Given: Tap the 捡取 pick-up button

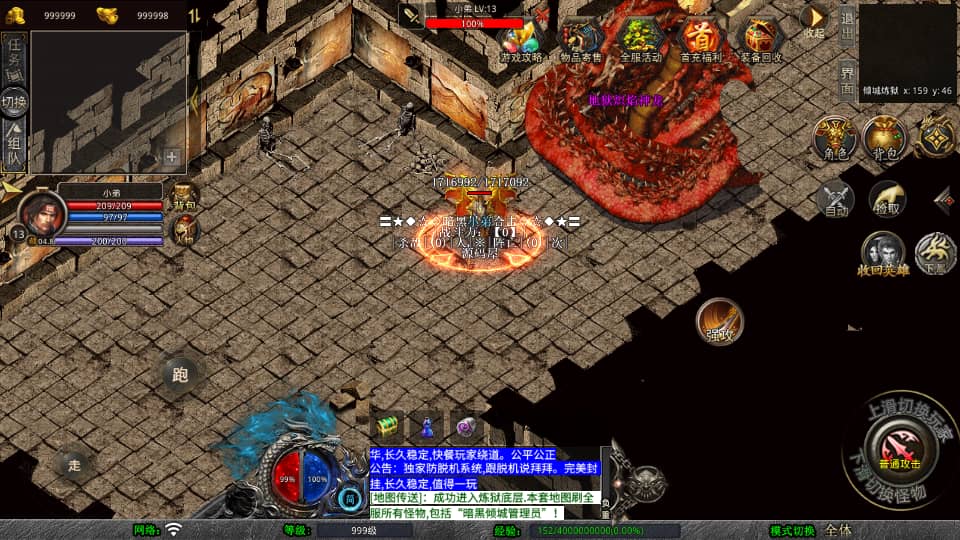Looking at the screenshot, I should (886, 199).
